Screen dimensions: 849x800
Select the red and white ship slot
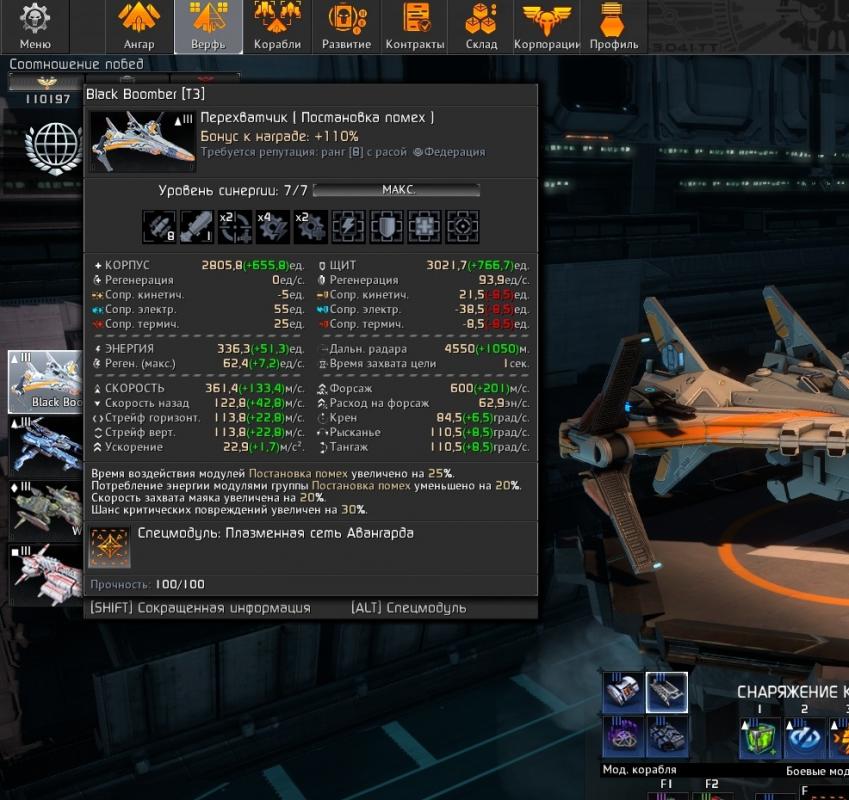[x=45, y=575]
